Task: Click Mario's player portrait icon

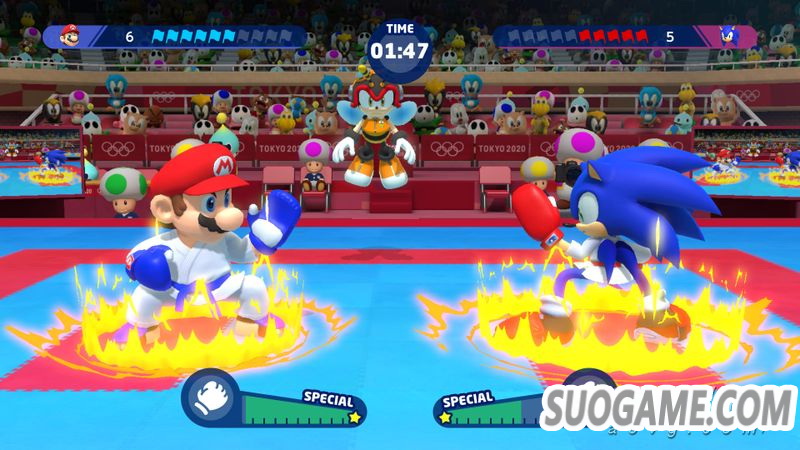Action: (x=70, y=37)
